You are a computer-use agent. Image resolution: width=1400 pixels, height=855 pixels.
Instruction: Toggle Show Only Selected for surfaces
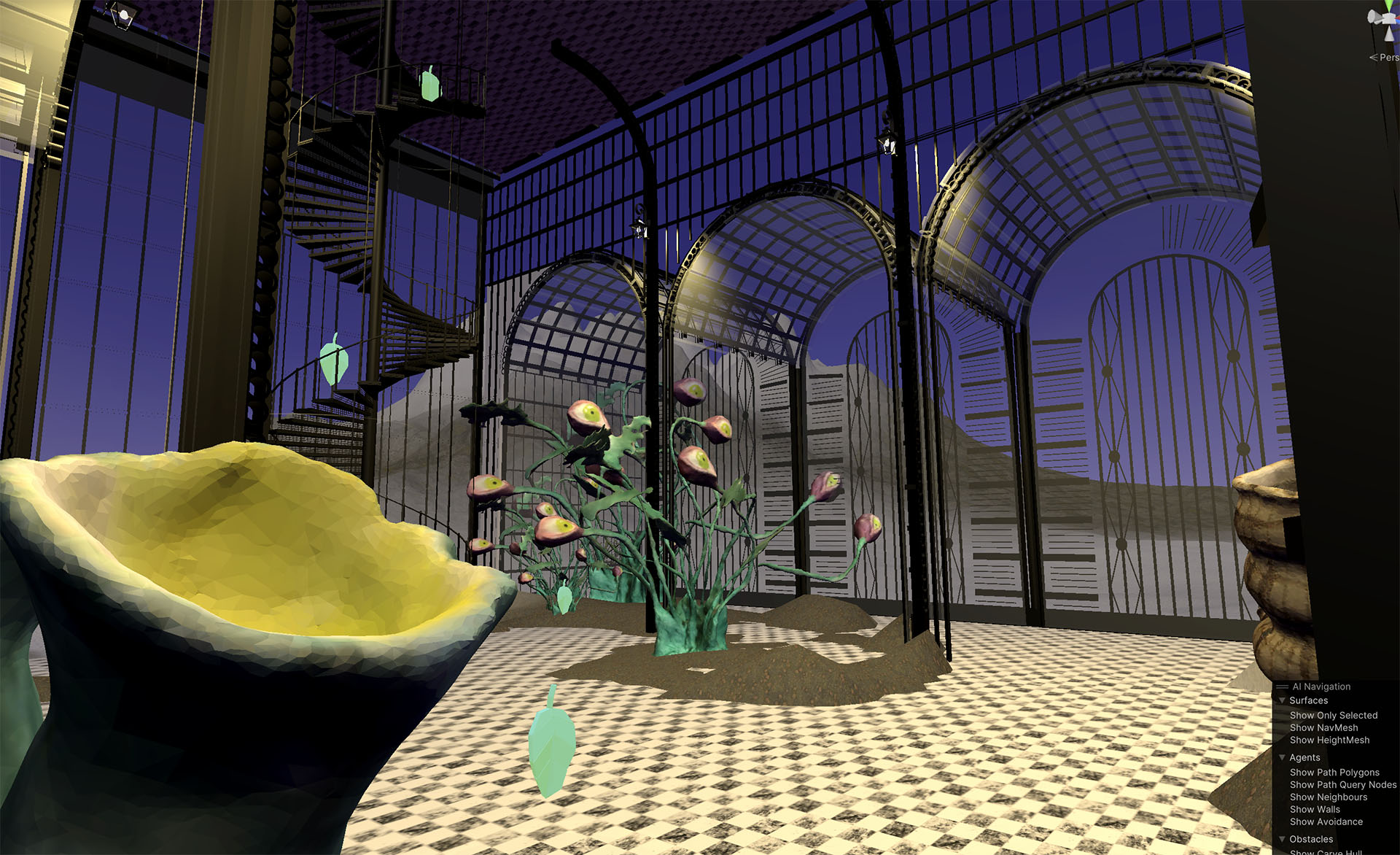click(1333, 716)
